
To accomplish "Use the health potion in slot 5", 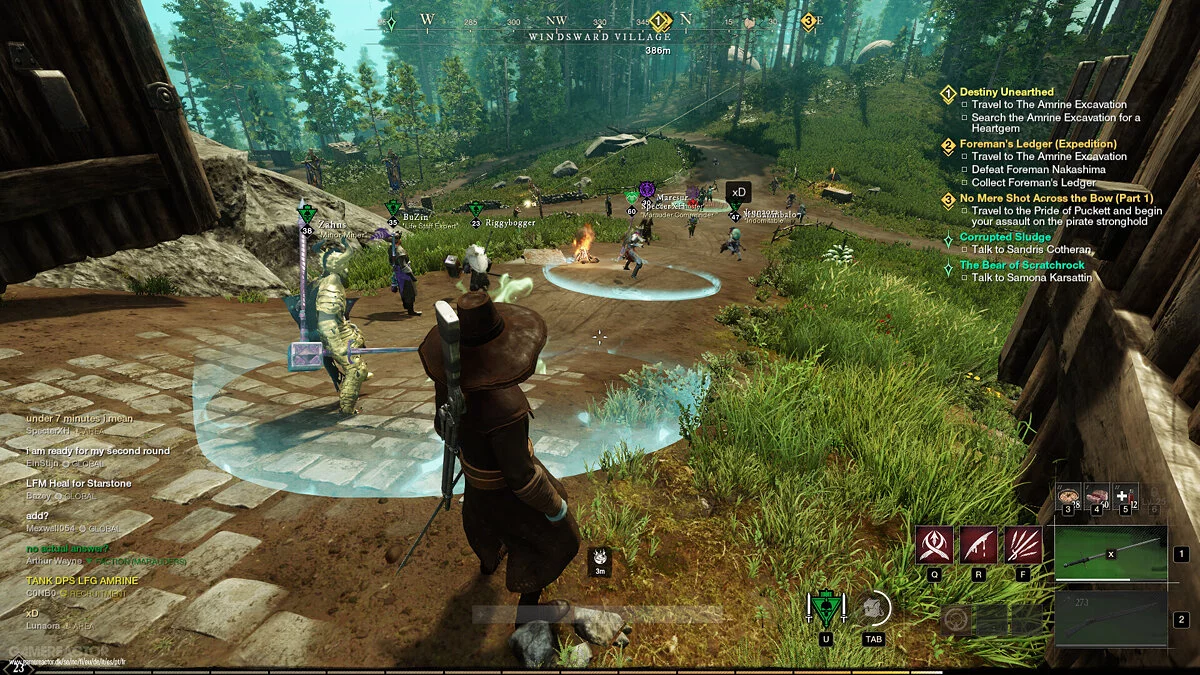I will click(x=1123, y=496).
